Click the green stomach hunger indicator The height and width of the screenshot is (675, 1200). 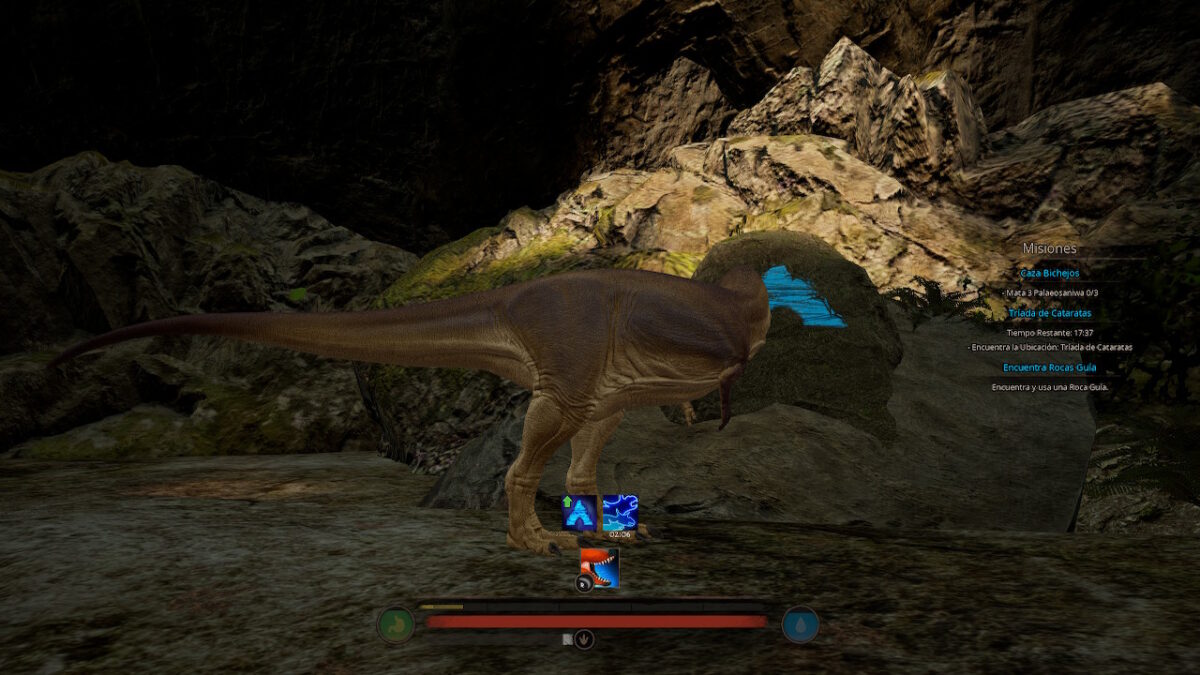396,625
